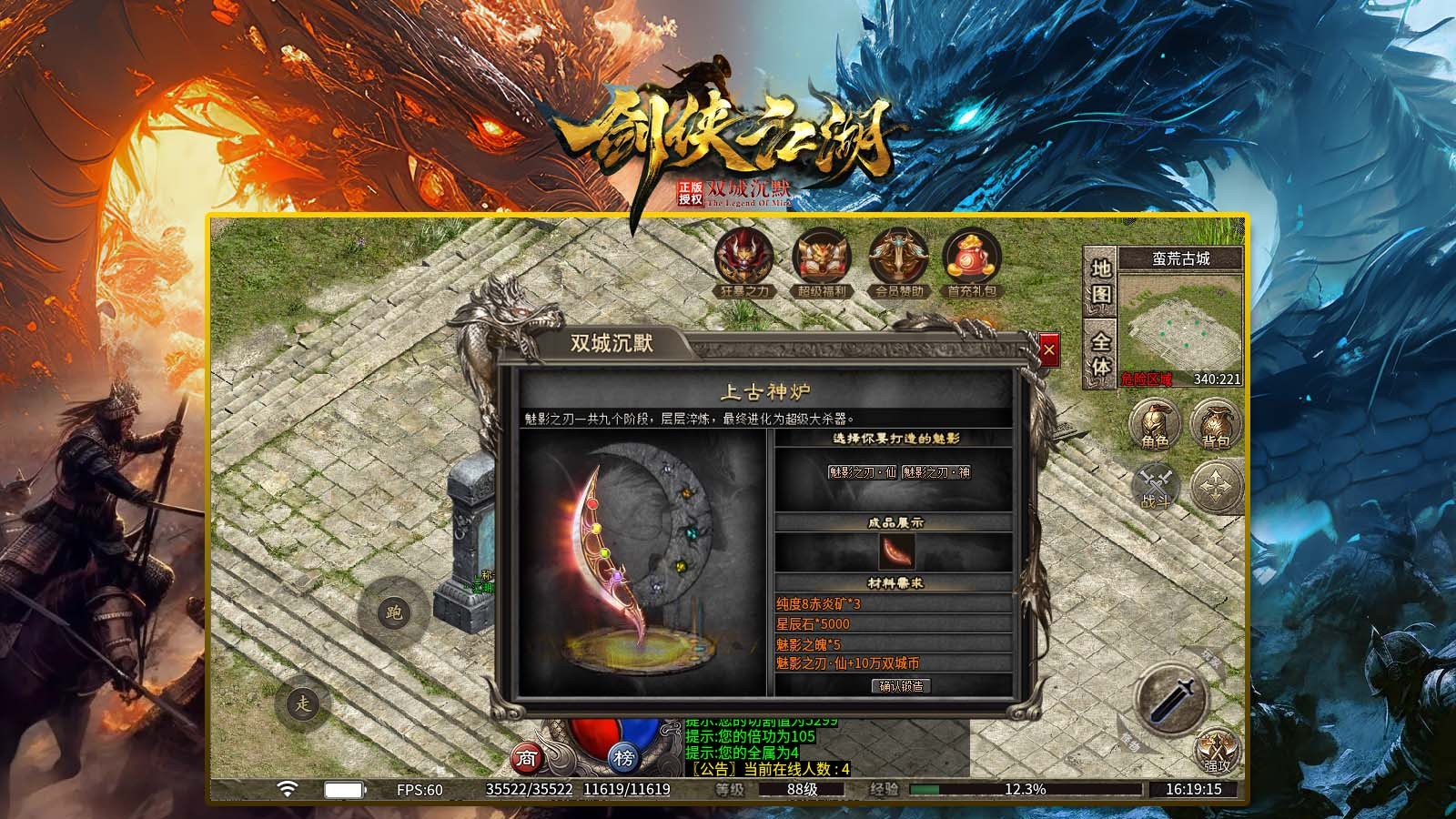This screenshot has height=819, width=1456.
Task: Open the 背包 inventory bag icon
Action: [x=1217, y=424]
